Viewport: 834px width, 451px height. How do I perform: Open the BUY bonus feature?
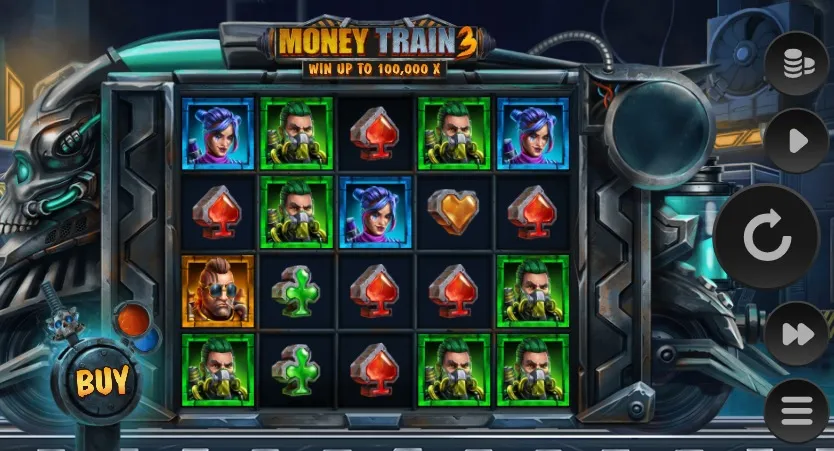coord(102,380)
